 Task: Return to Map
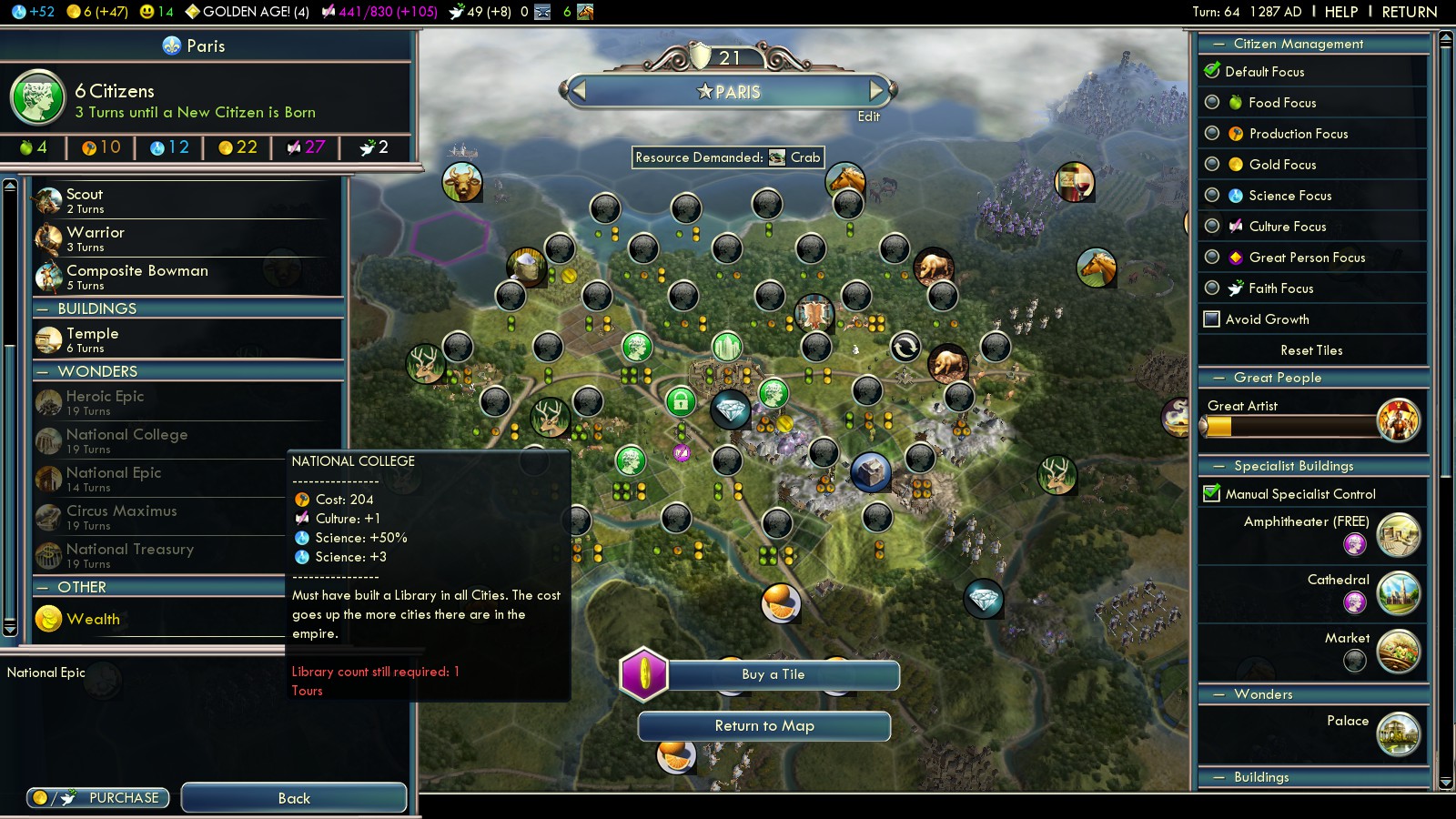[x=763, y=726]
